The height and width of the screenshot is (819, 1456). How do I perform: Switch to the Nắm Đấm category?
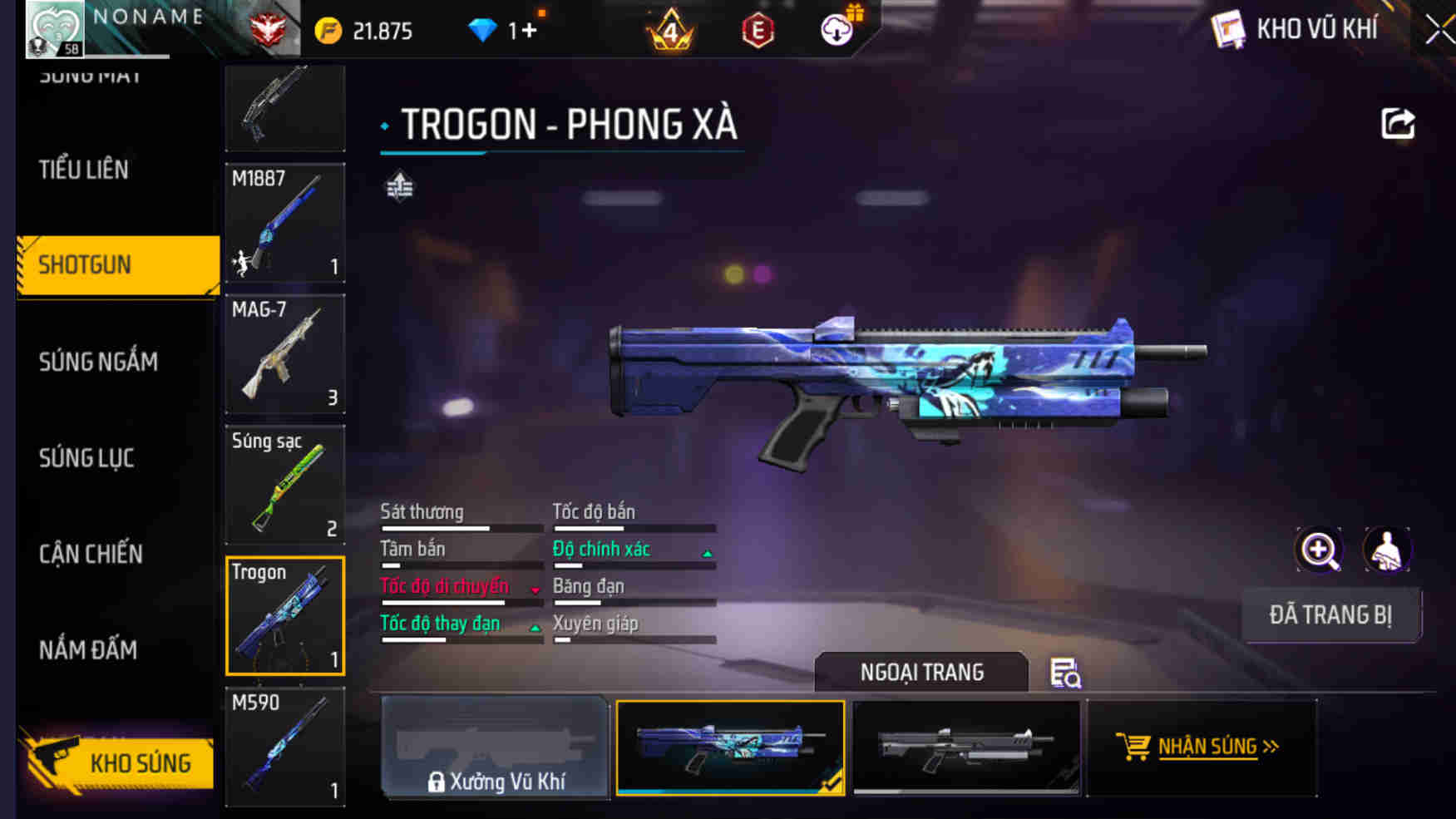(x=88, y=650)
